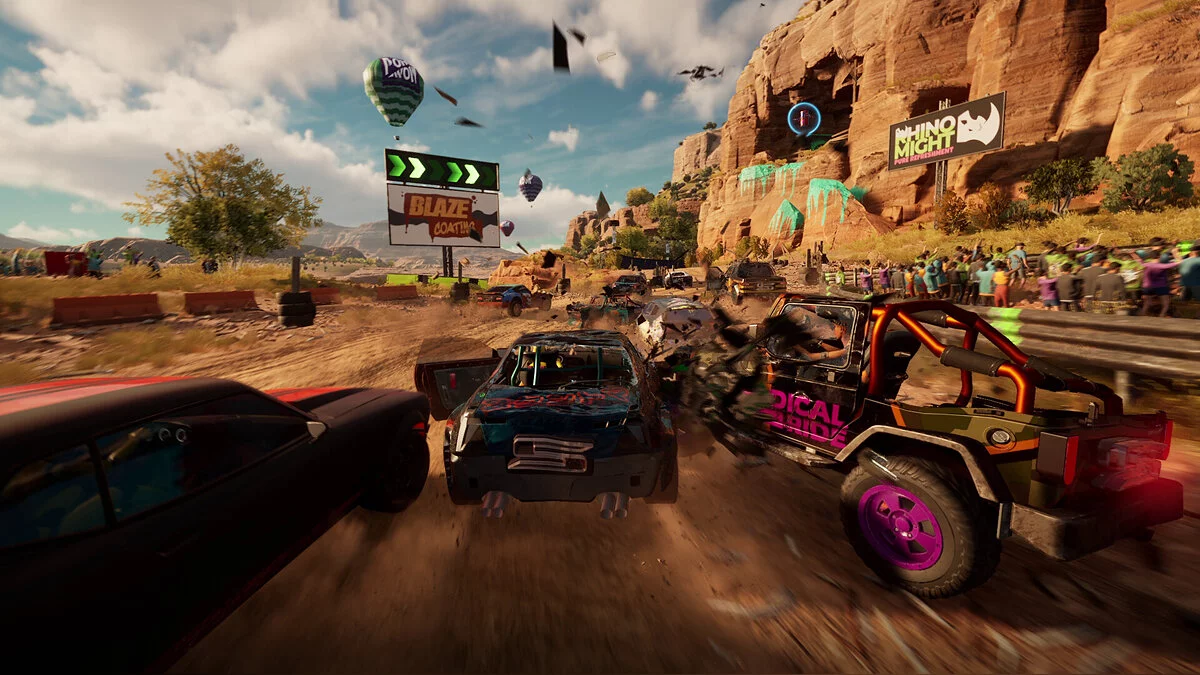
Task: Select the blue circular pickup marker
Action: point(803,119)
